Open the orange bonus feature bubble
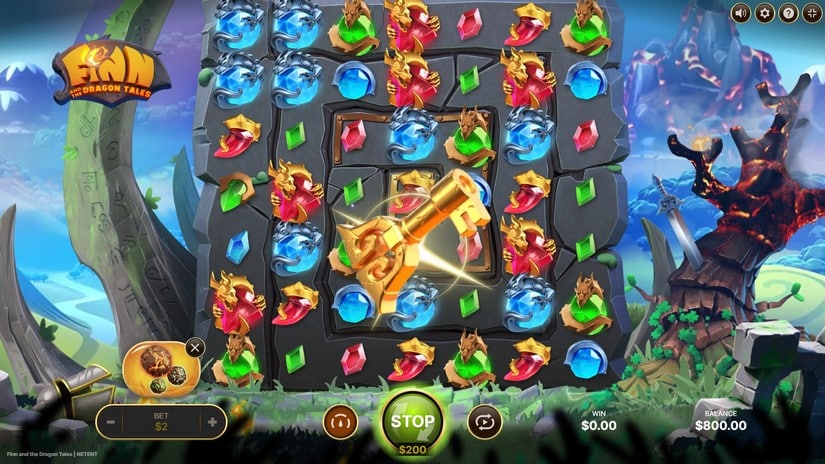This screenshot has height=464, width=825. 160,368
